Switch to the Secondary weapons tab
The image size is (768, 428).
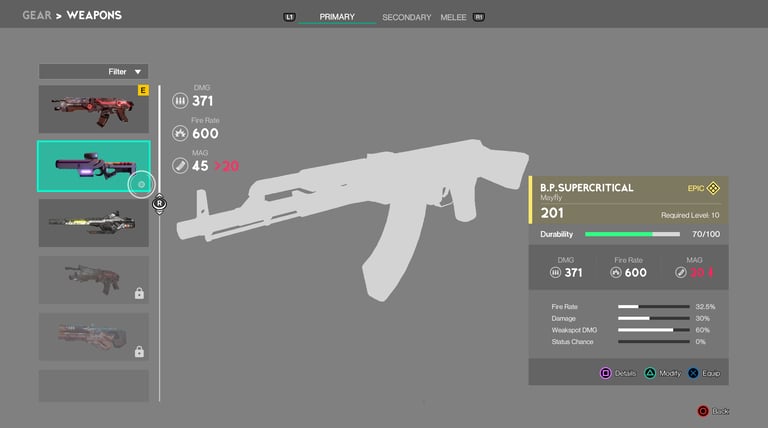pyautogui.click(x=406, y=17)
